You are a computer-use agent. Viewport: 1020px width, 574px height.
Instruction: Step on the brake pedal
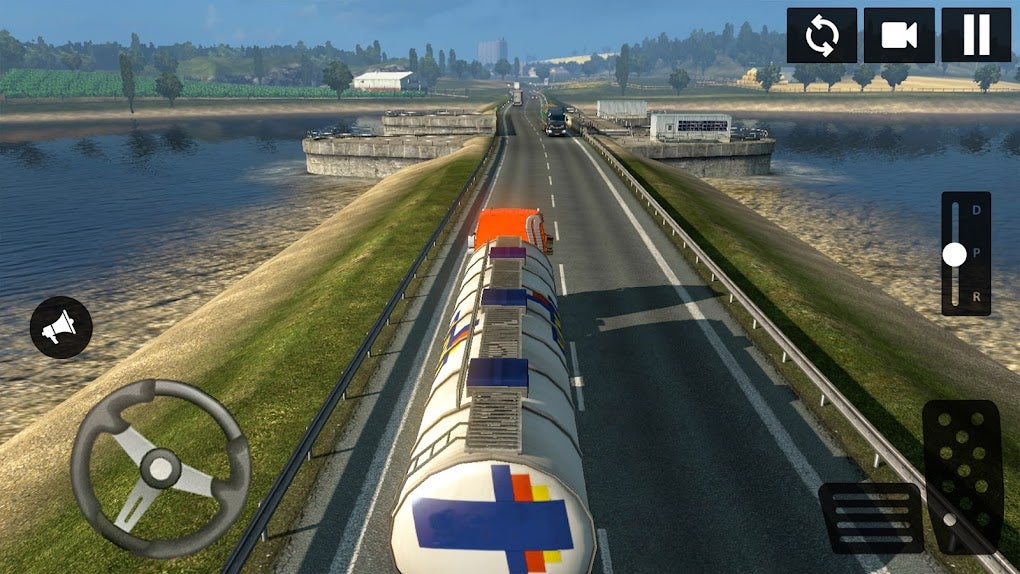(x=871, y=517)
